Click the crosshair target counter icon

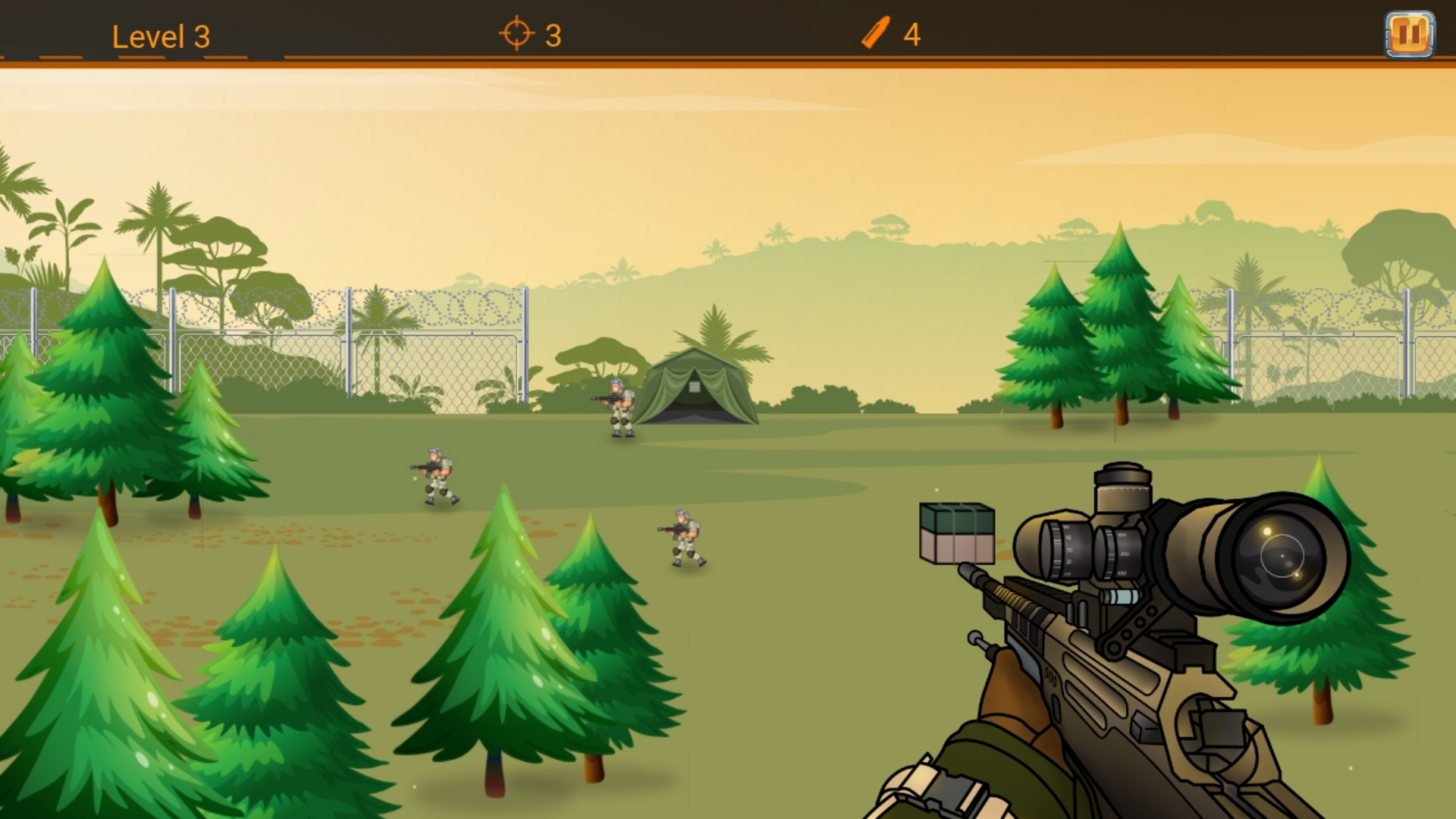coord(515,33)
